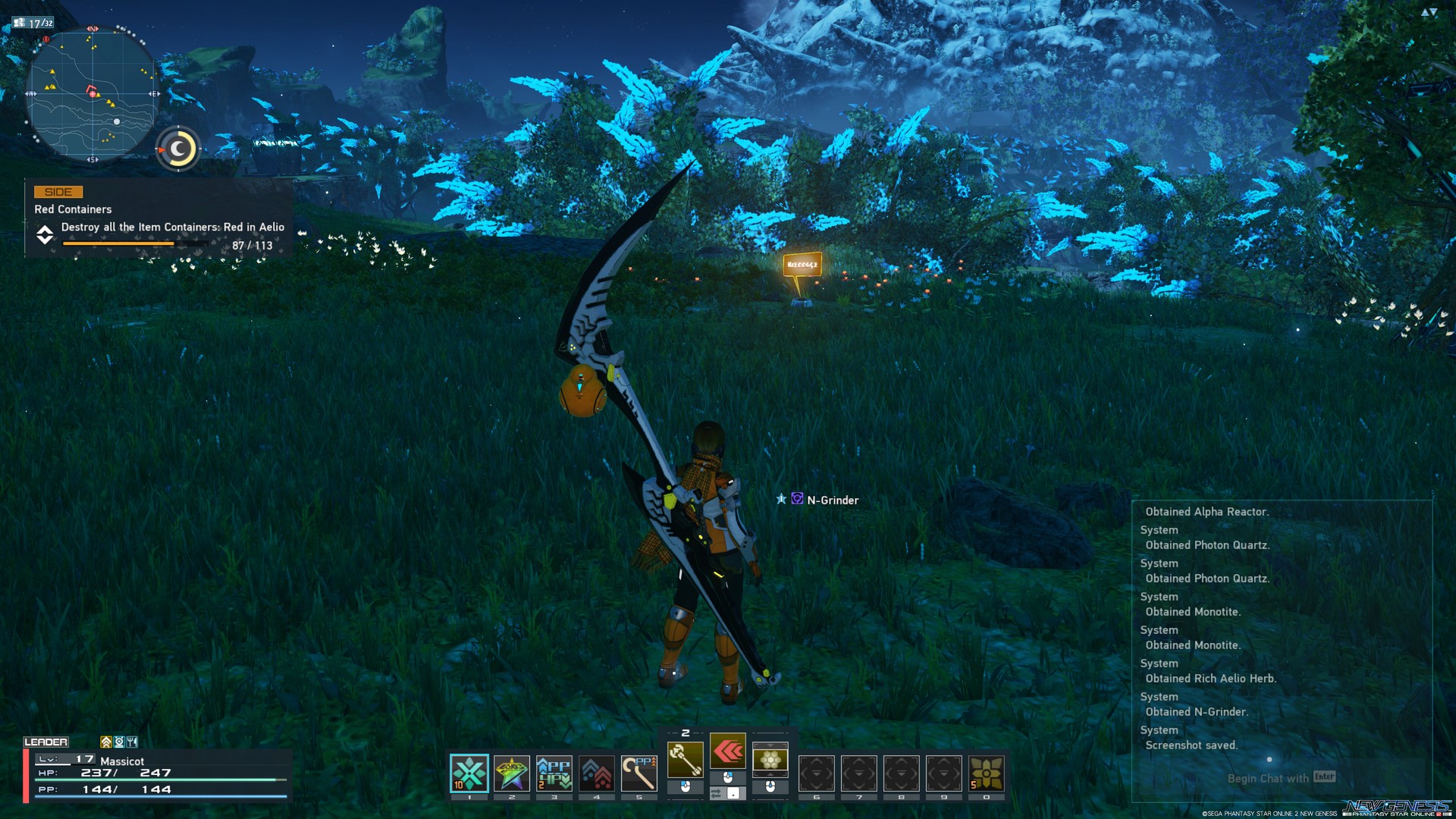
Task: Trigger the blue and red chevrons skill
Action: pyautogui.click(x=597, y=773)
